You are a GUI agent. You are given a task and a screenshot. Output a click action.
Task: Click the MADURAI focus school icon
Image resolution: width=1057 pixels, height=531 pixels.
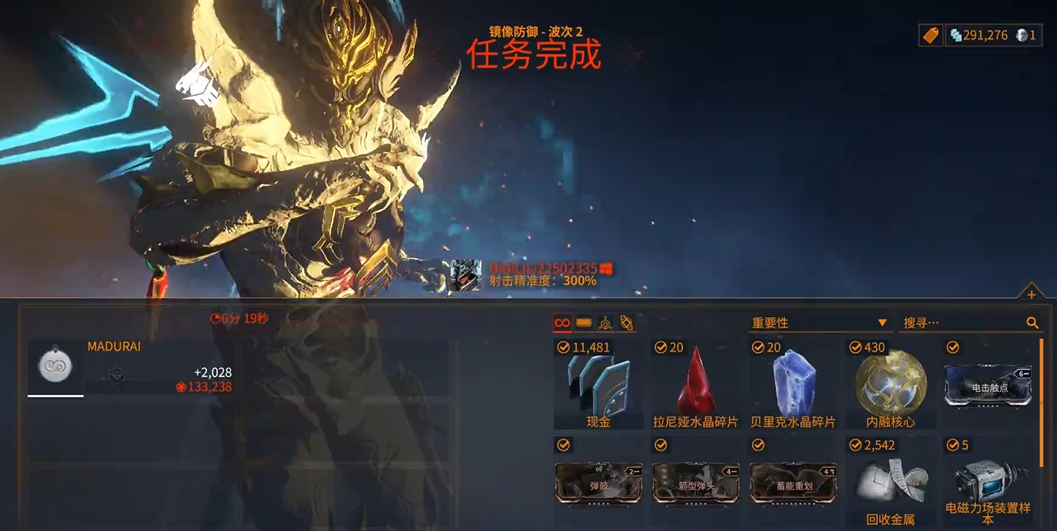click(x=55, y=365)
